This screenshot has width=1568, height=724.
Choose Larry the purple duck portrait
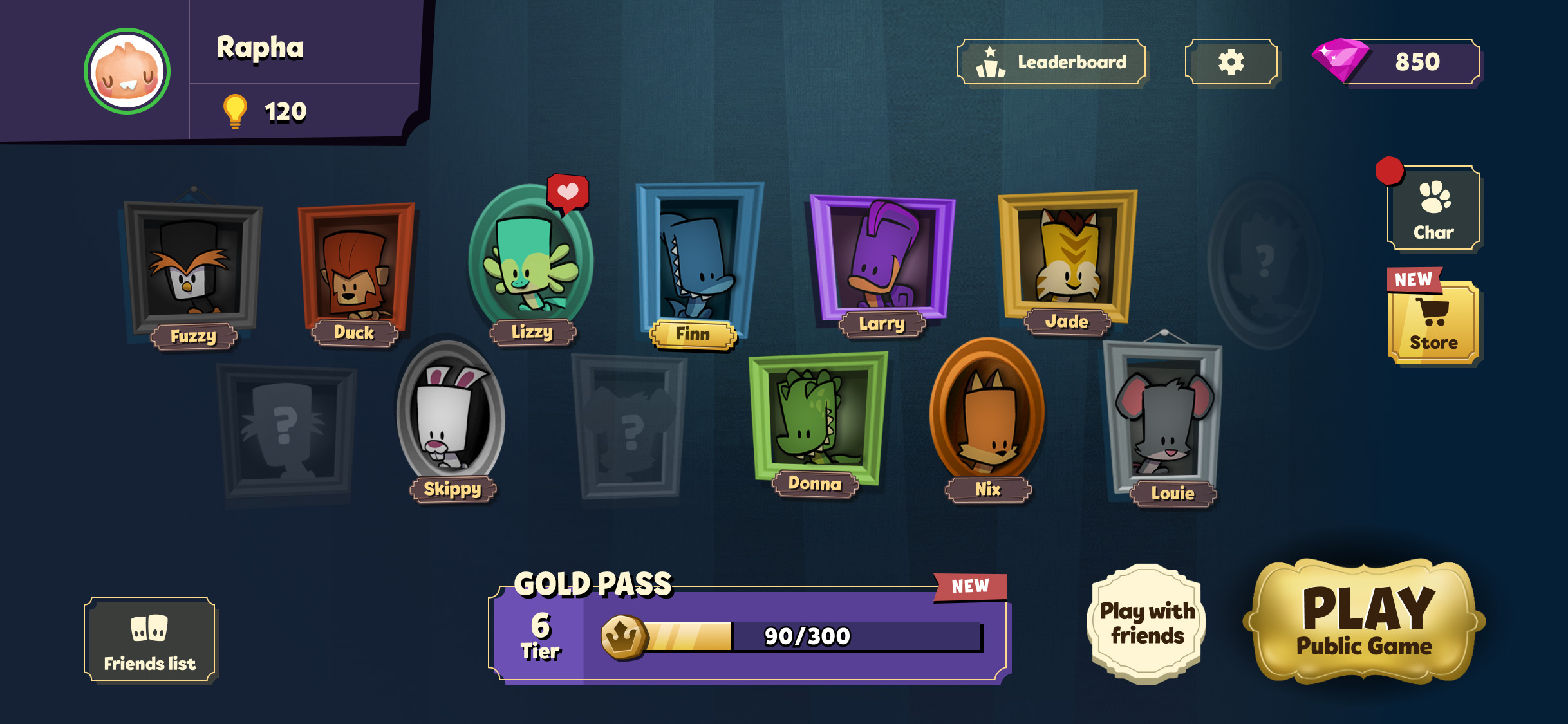click(x=882, y=257)
